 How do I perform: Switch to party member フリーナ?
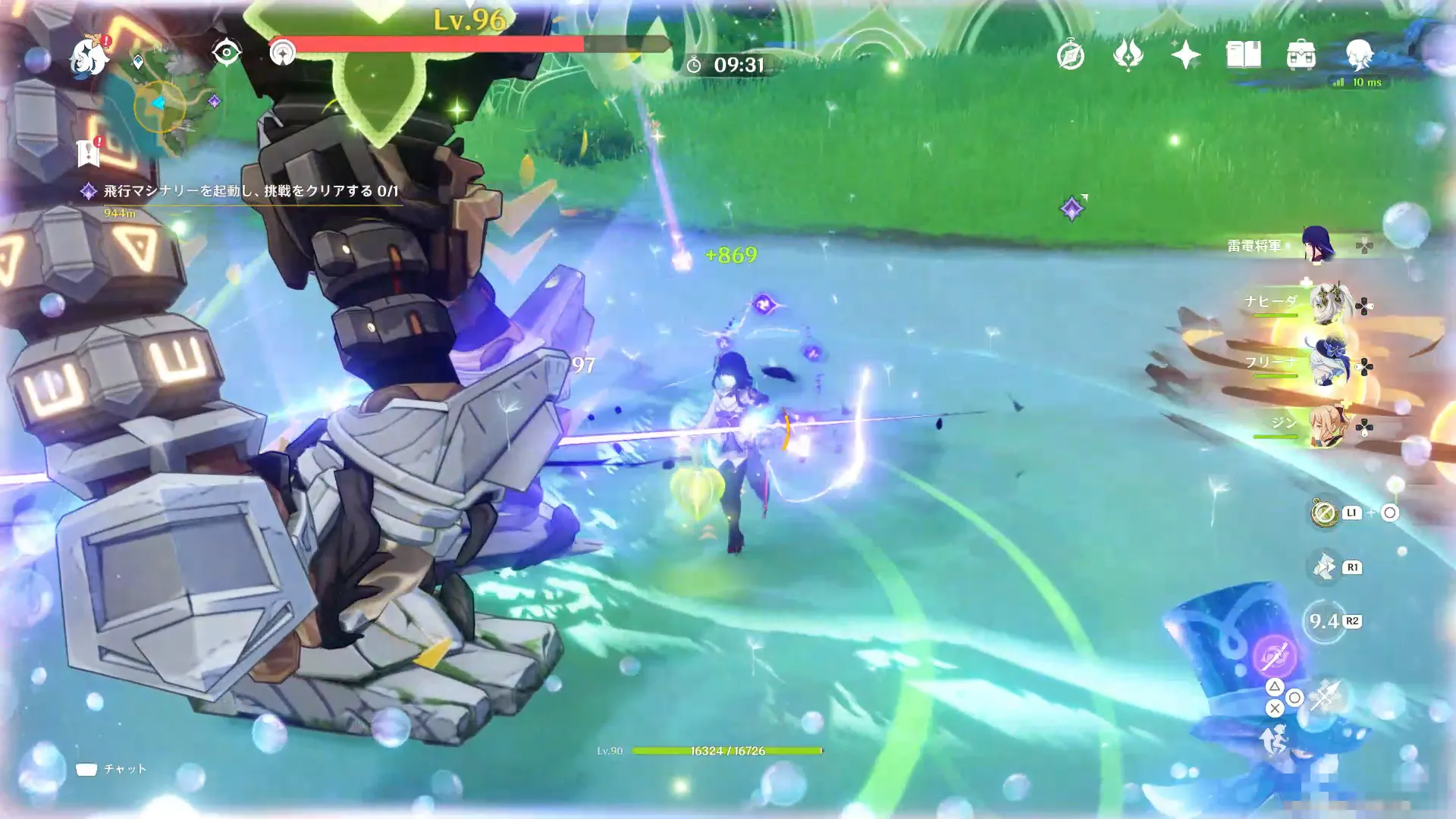tap(1327, 365)
